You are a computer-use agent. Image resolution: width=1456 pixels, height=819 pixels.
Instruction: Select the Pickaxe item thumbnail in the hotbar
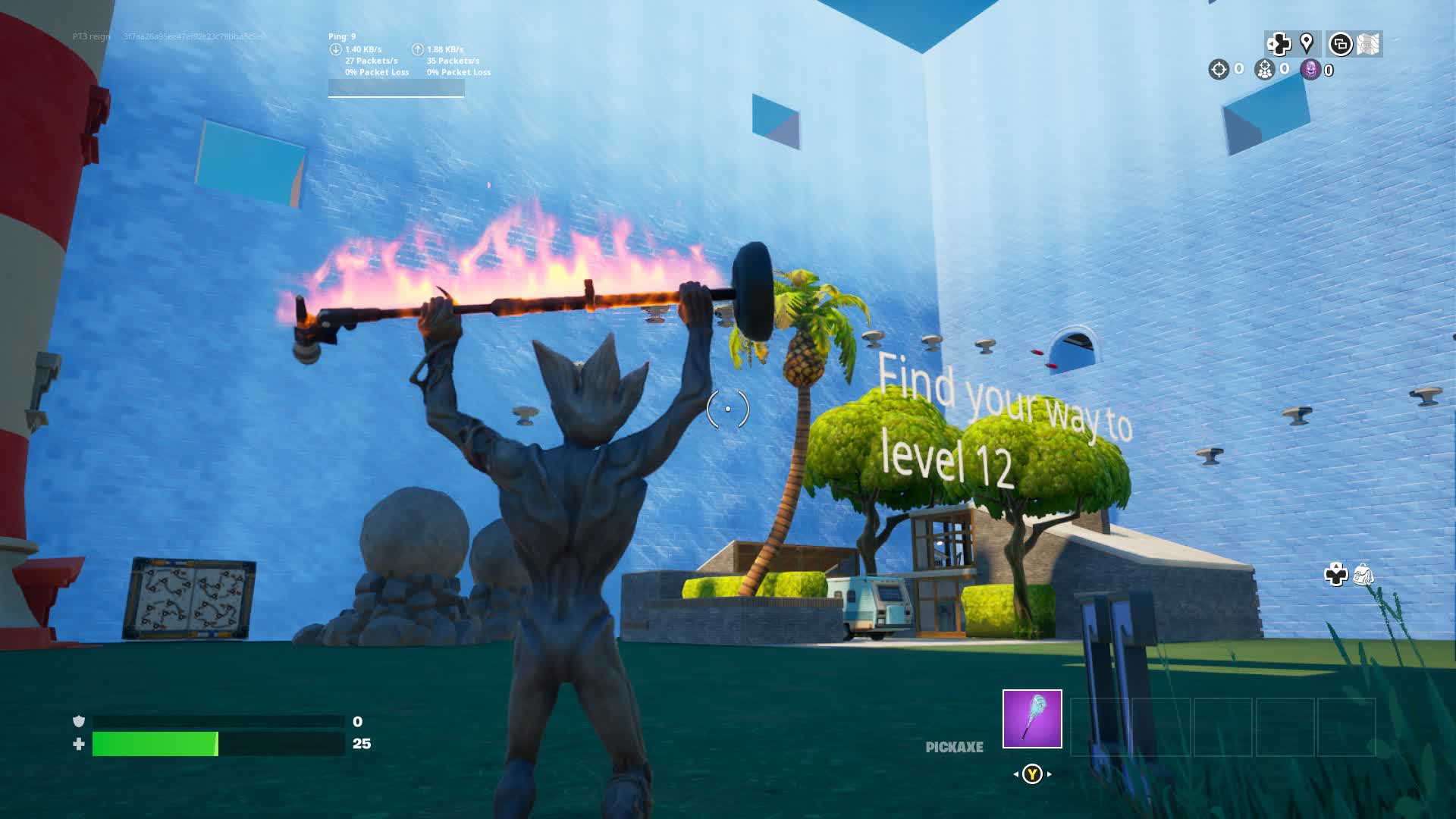click(x=1033, y=718)
